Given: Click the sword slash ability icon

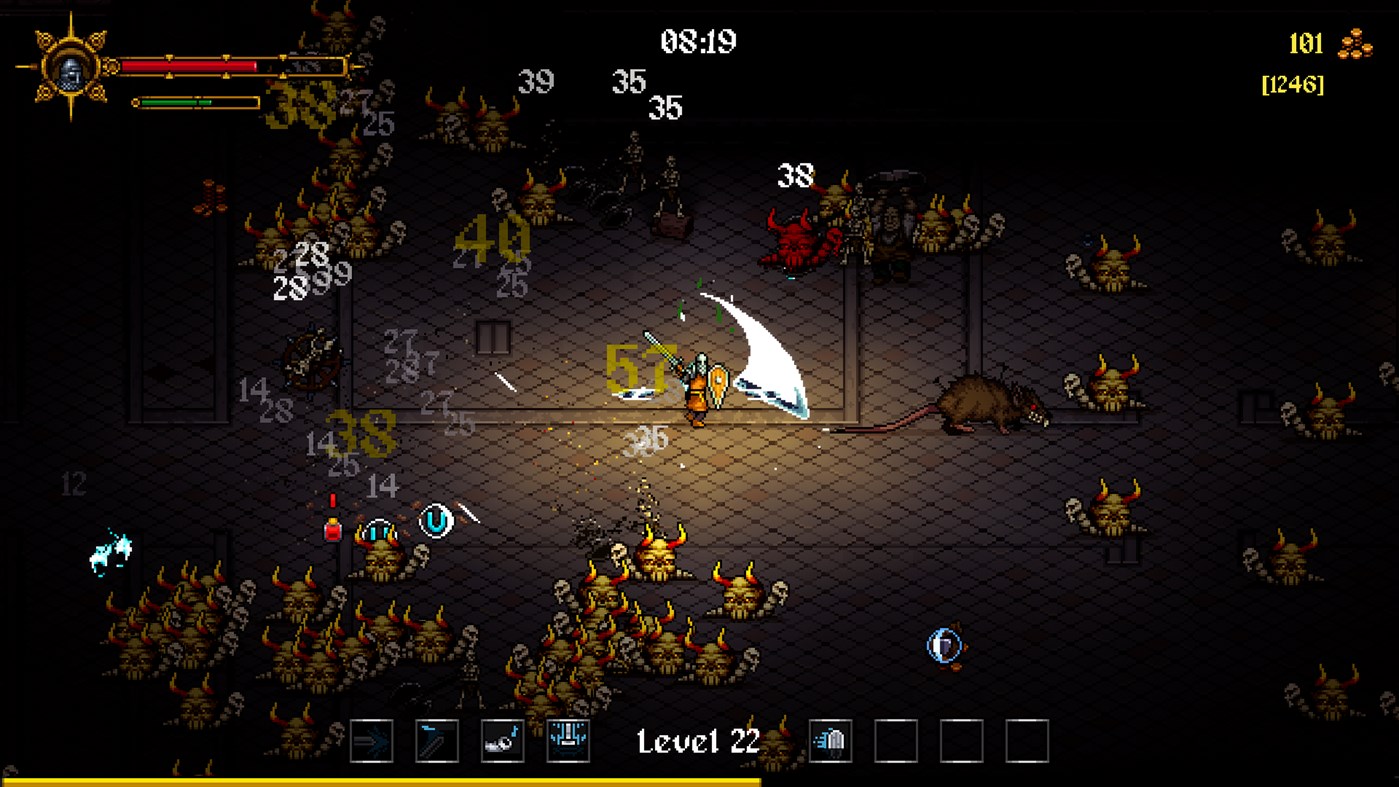Looking at the screenshot, I should [437, 740].
